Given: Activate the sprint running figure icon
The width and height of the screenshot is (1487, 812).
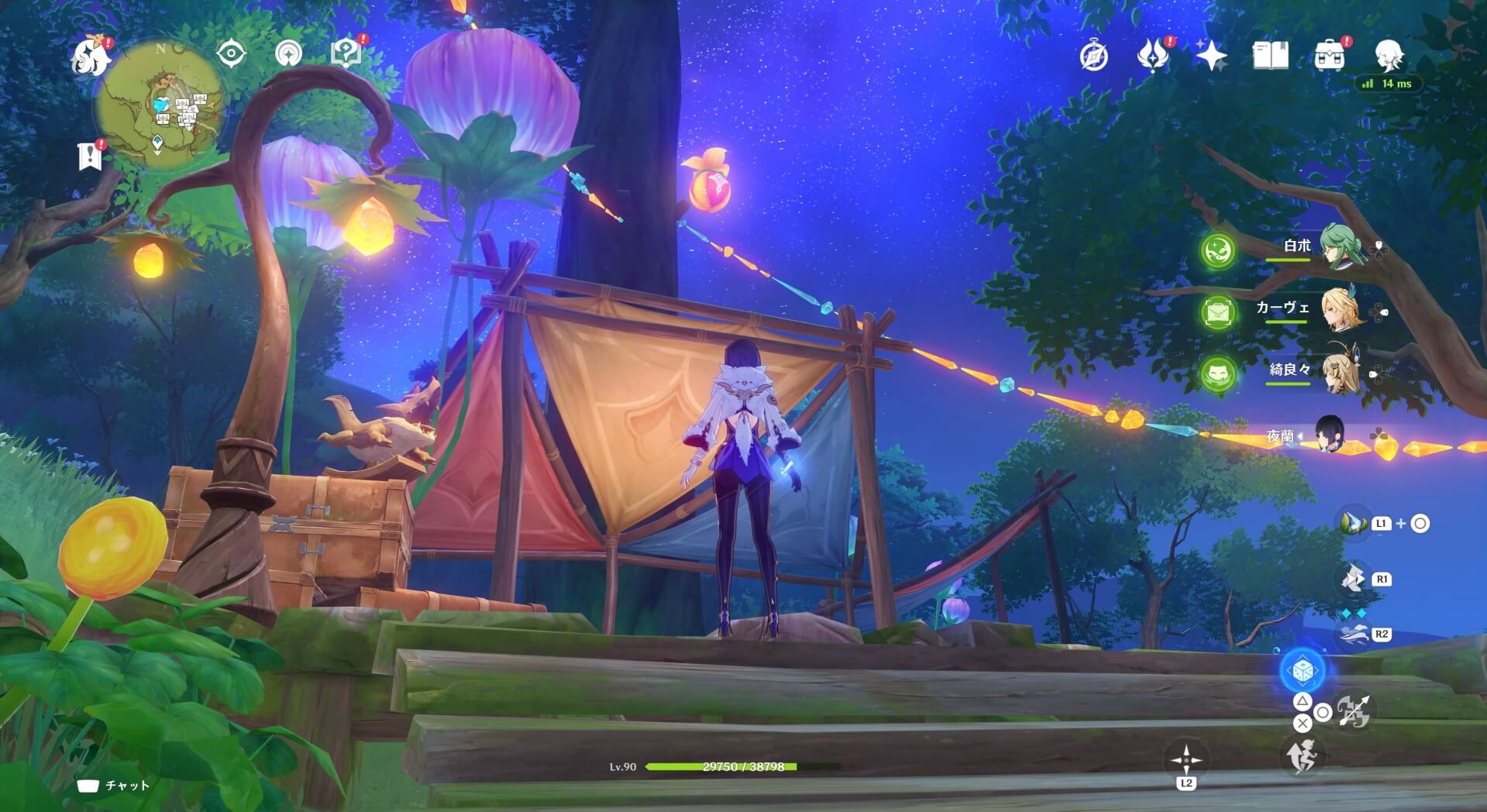Looking at the screenshot, I should click(1302, 755).
